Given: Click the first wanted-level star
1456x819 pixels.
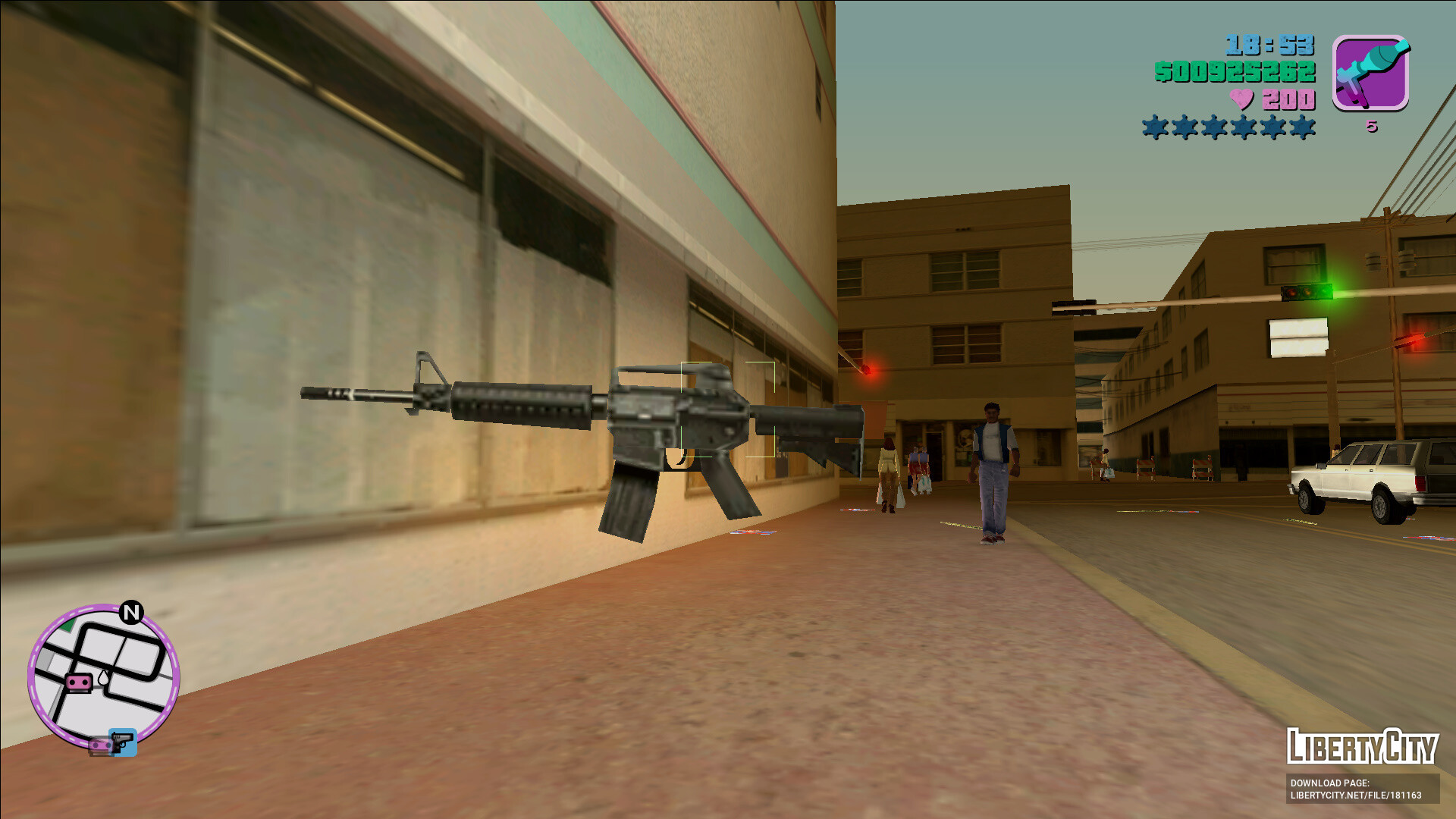Looking at the screenshot, I should click(1155, 126).
